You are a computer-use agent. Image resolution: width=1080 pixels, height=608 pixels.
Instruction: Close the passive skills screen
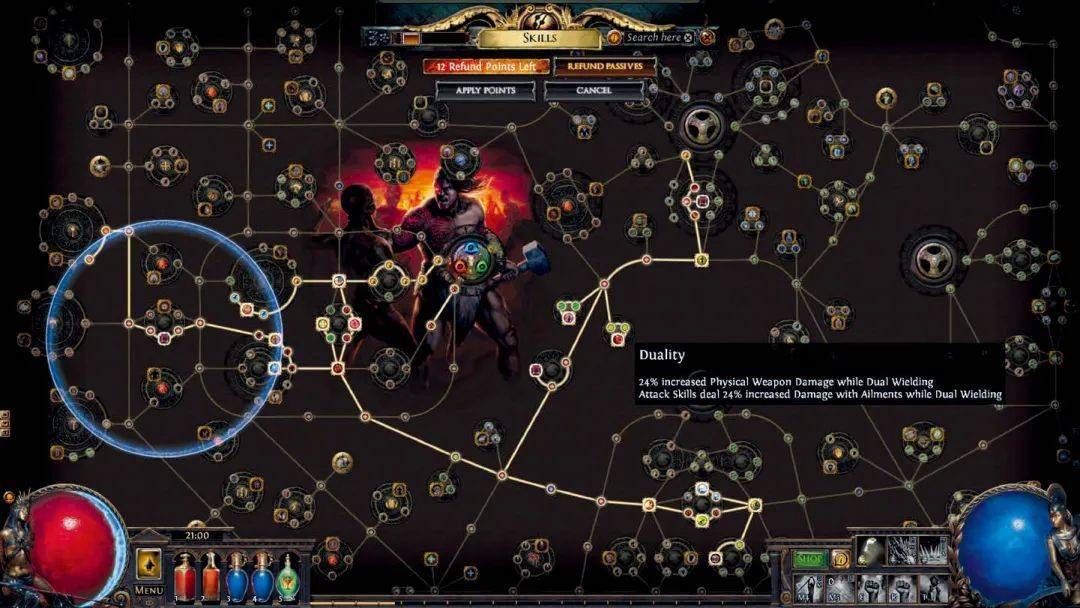707,38
